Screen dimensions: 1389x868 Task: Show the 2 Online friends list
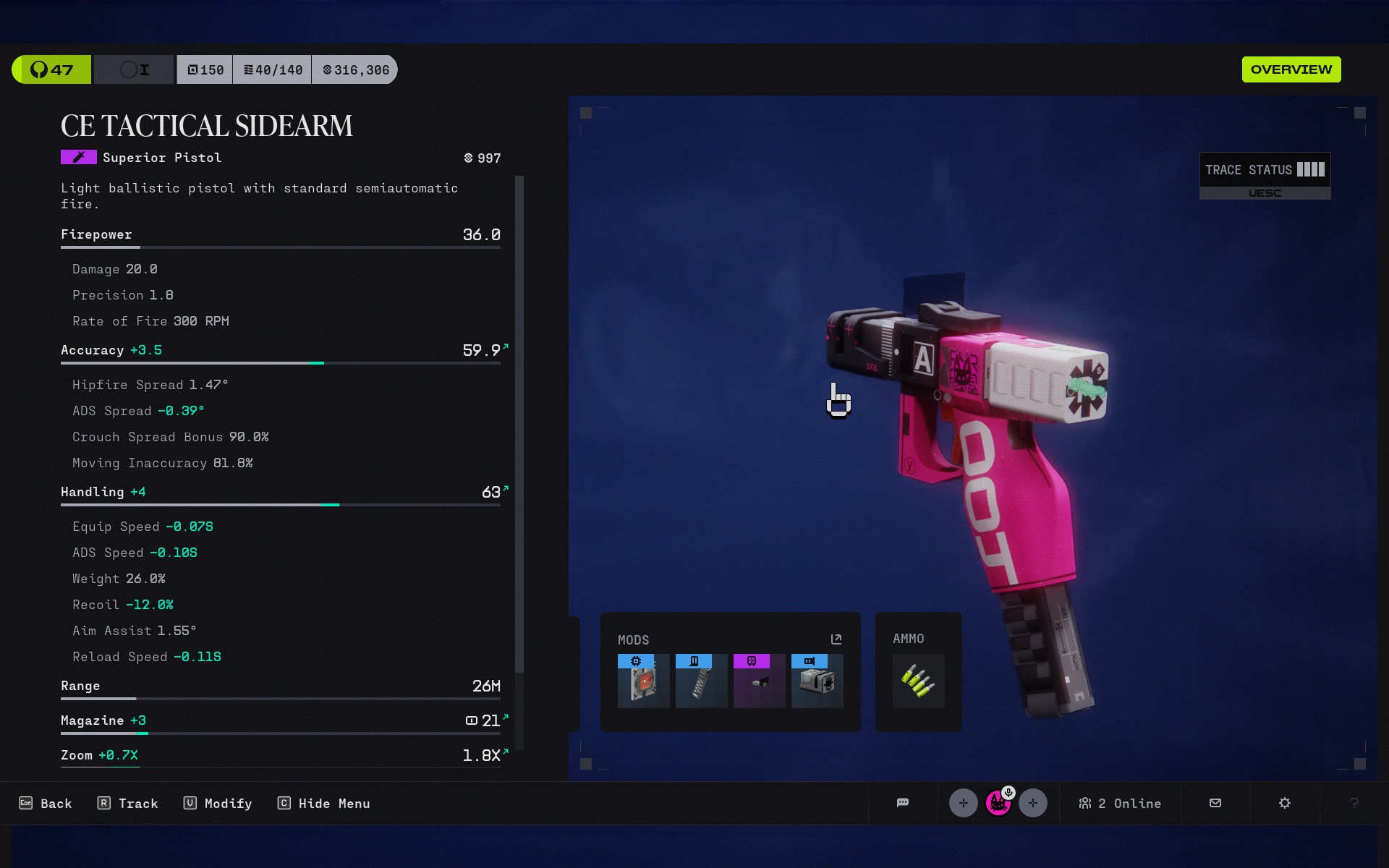(x=1120, y=804)
